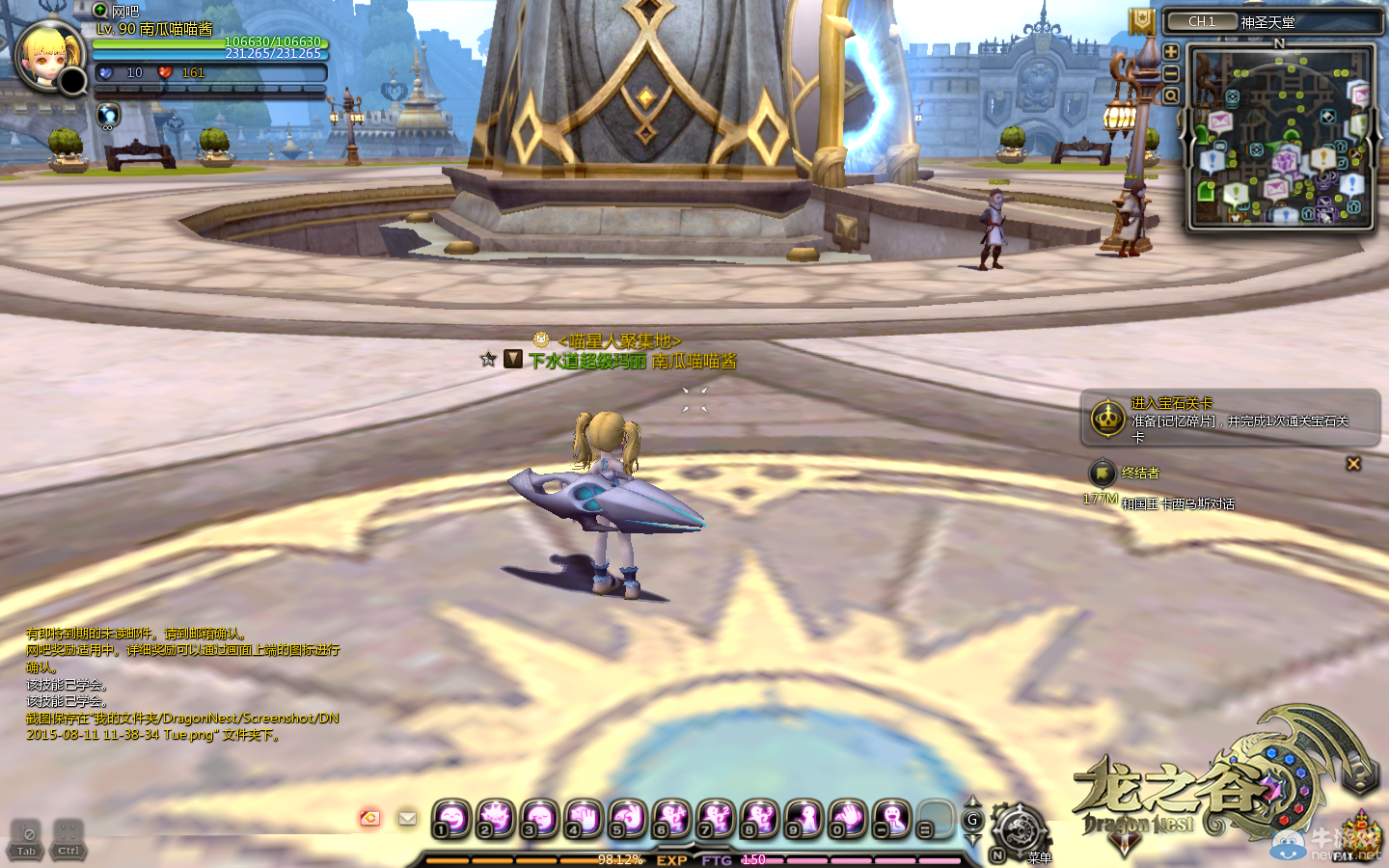Click the minimap of 神圣天堂
Screen dimensions: 1389x868
pos(1280,138)
